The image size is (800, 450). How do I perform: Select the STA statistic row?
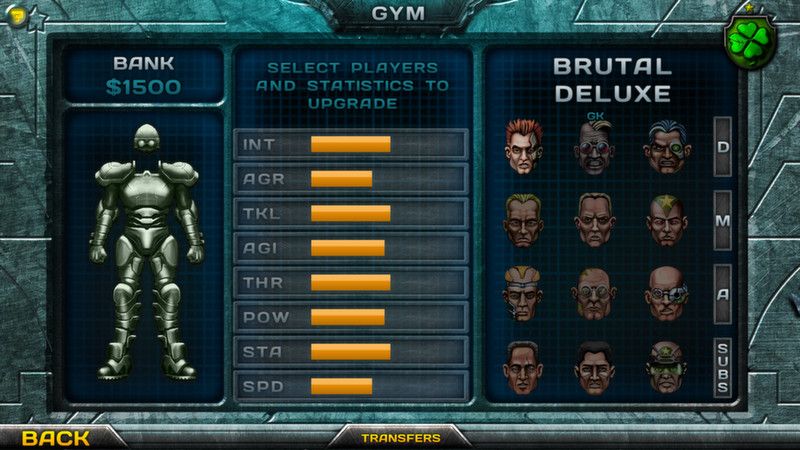[x=350, y=351]
